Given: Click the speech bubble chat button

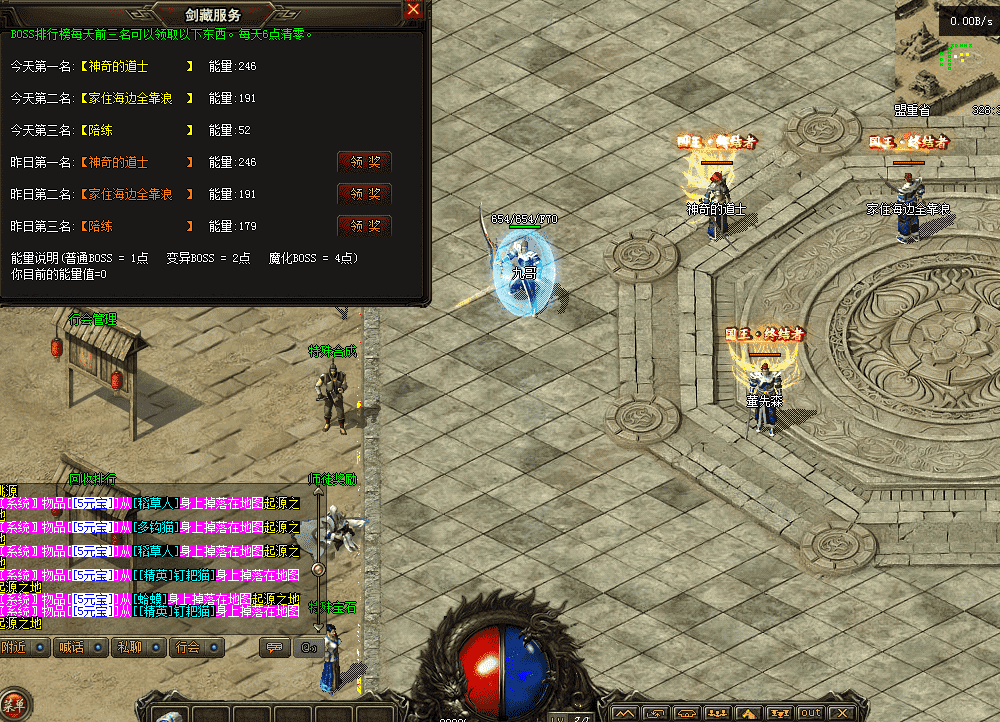Looking at the screenshot, I should click(x=273, y=648).
